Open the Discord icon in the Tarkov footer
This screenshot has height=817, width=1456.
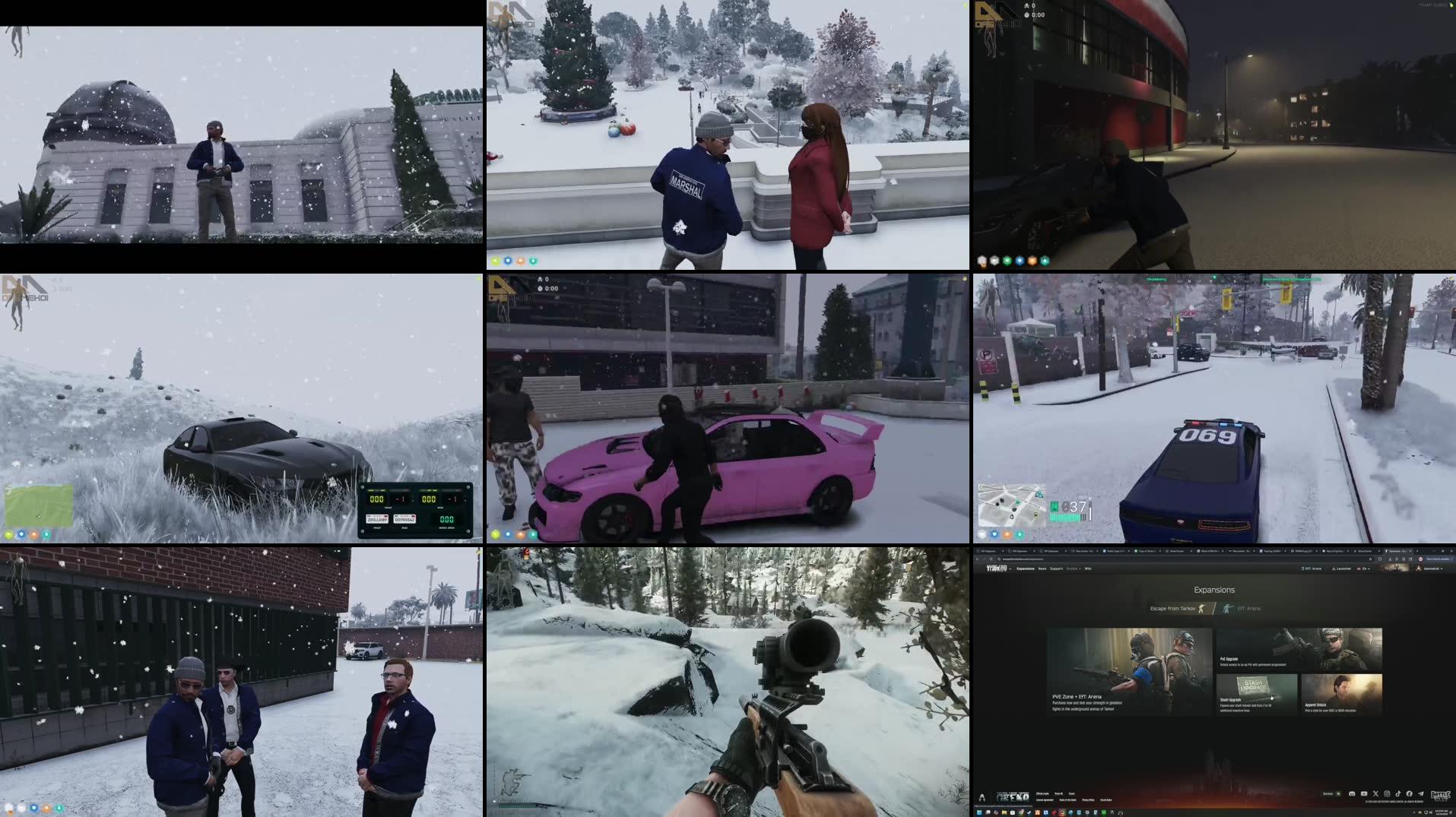point(1352,794)
